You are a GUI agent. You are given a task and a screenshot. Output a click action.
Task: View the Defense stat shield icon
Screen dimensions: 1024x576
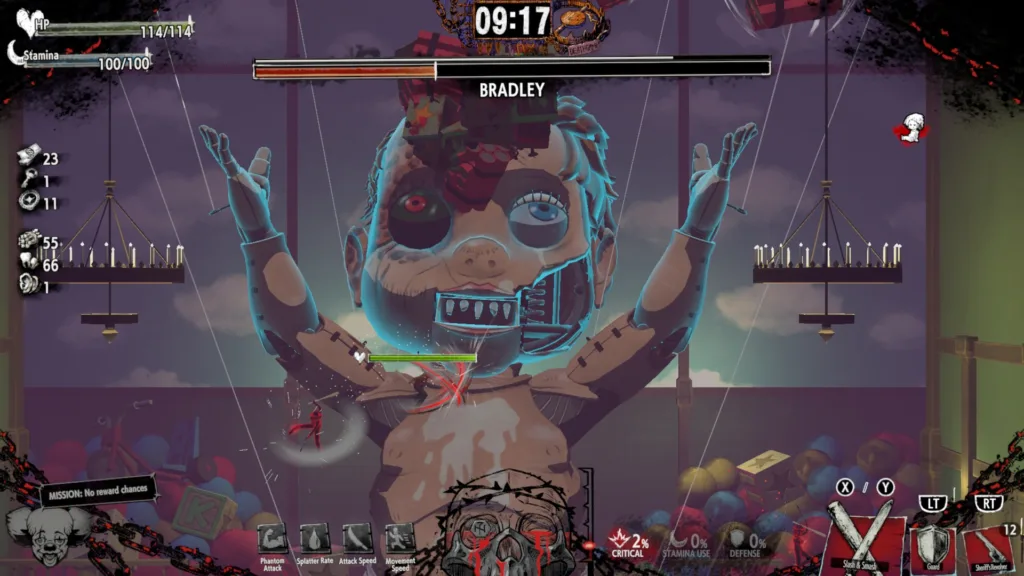point(738,540)
